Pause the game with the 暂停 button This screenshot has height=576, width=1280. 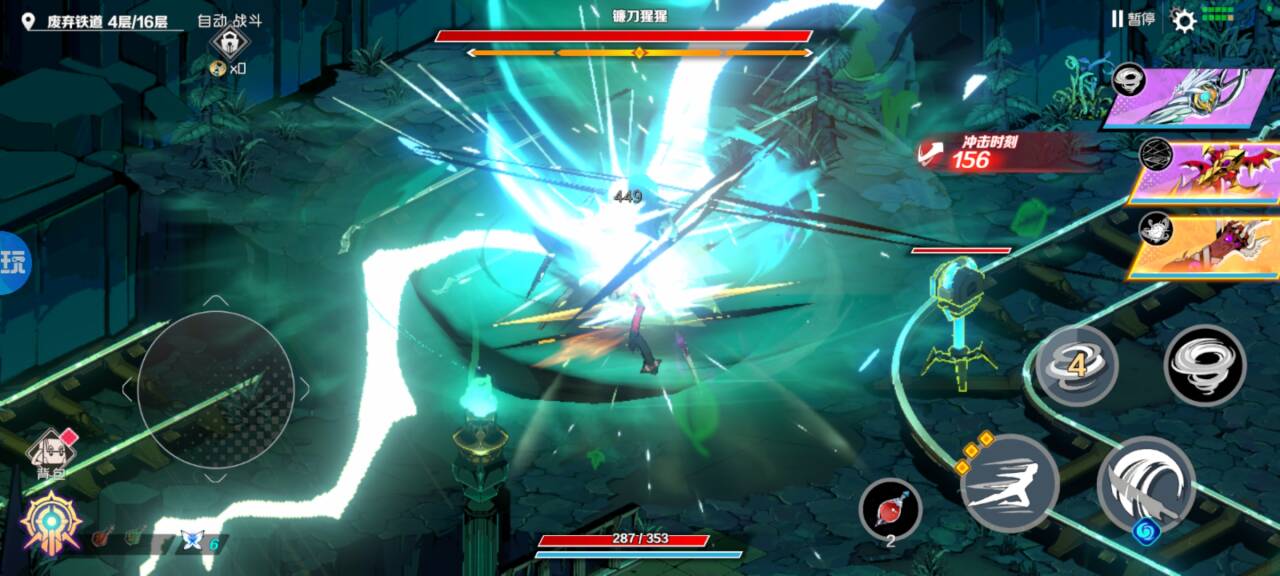pos(1133,19)
